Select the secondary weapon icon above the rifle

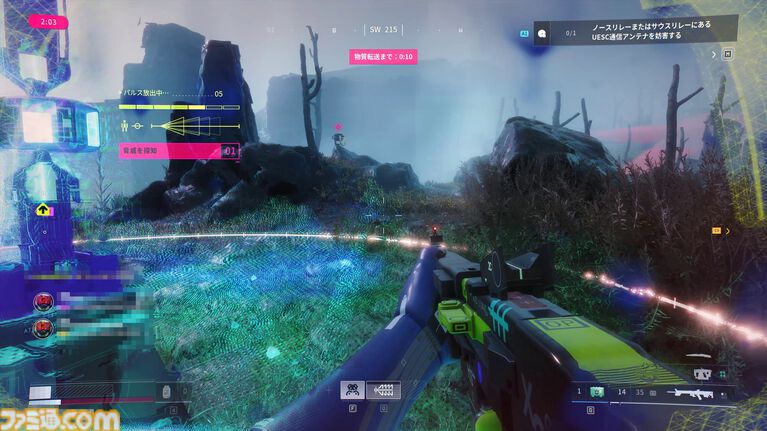tap(703, 374)
